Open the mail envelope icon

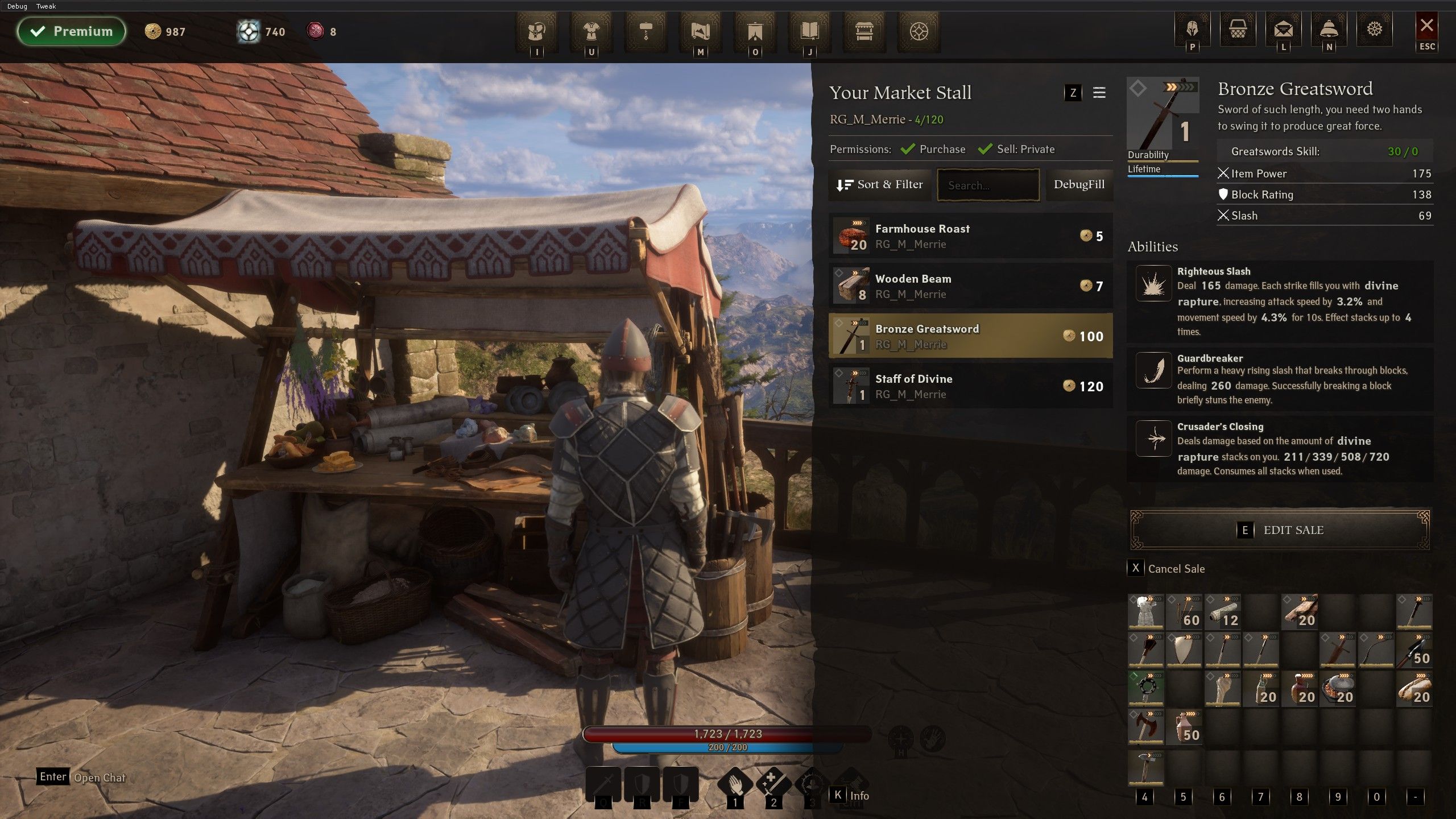1283,29
